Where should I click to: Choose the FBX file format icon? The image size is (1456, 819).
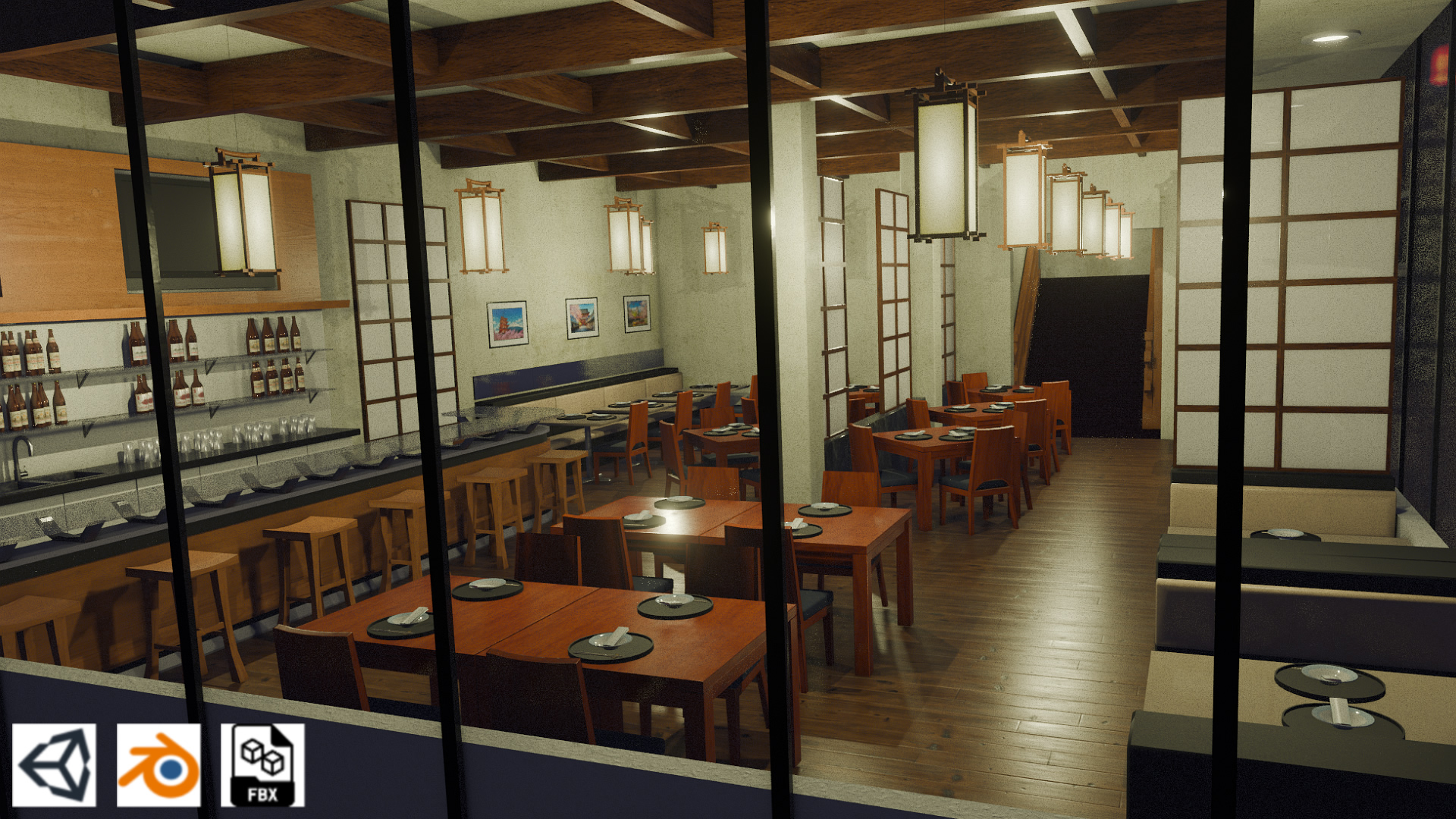tap(262, 765)
